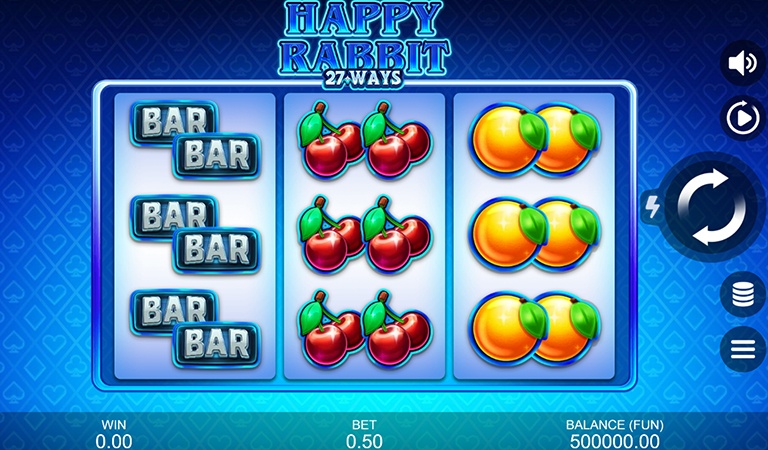The width and height of the screenshot is (768, 450).
Task: Spin the reels with the circular arrows button
Action: [711, 208]
